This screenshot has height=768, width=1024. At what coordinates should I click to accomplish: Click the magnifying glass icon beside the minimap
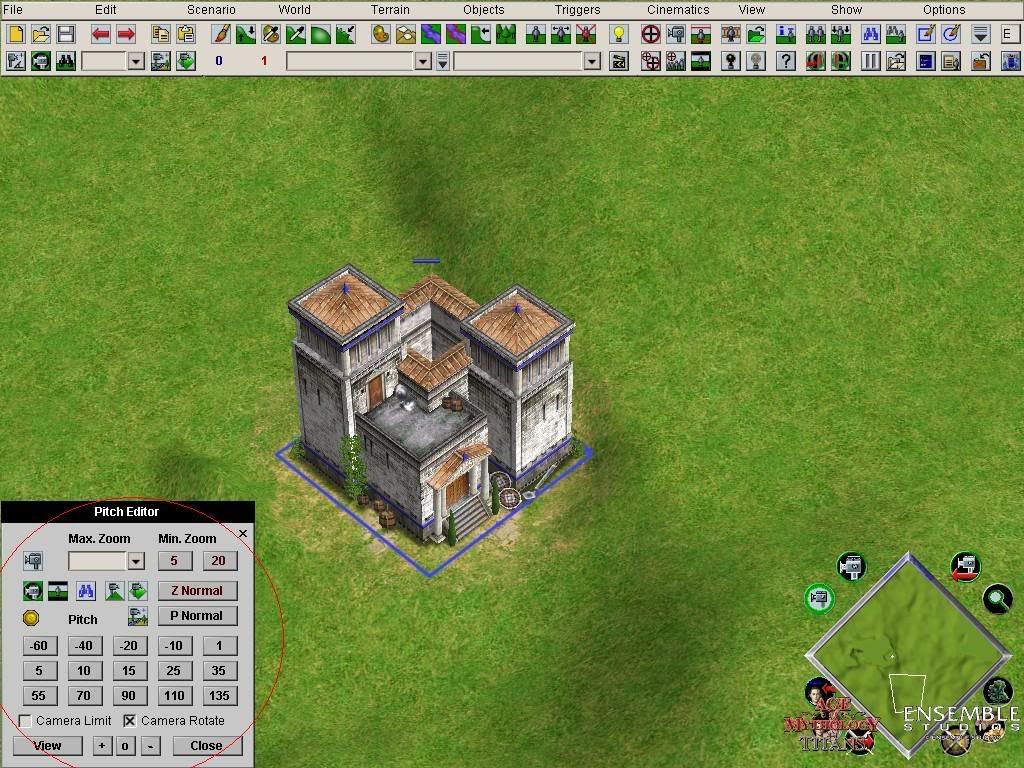[997, 599]
